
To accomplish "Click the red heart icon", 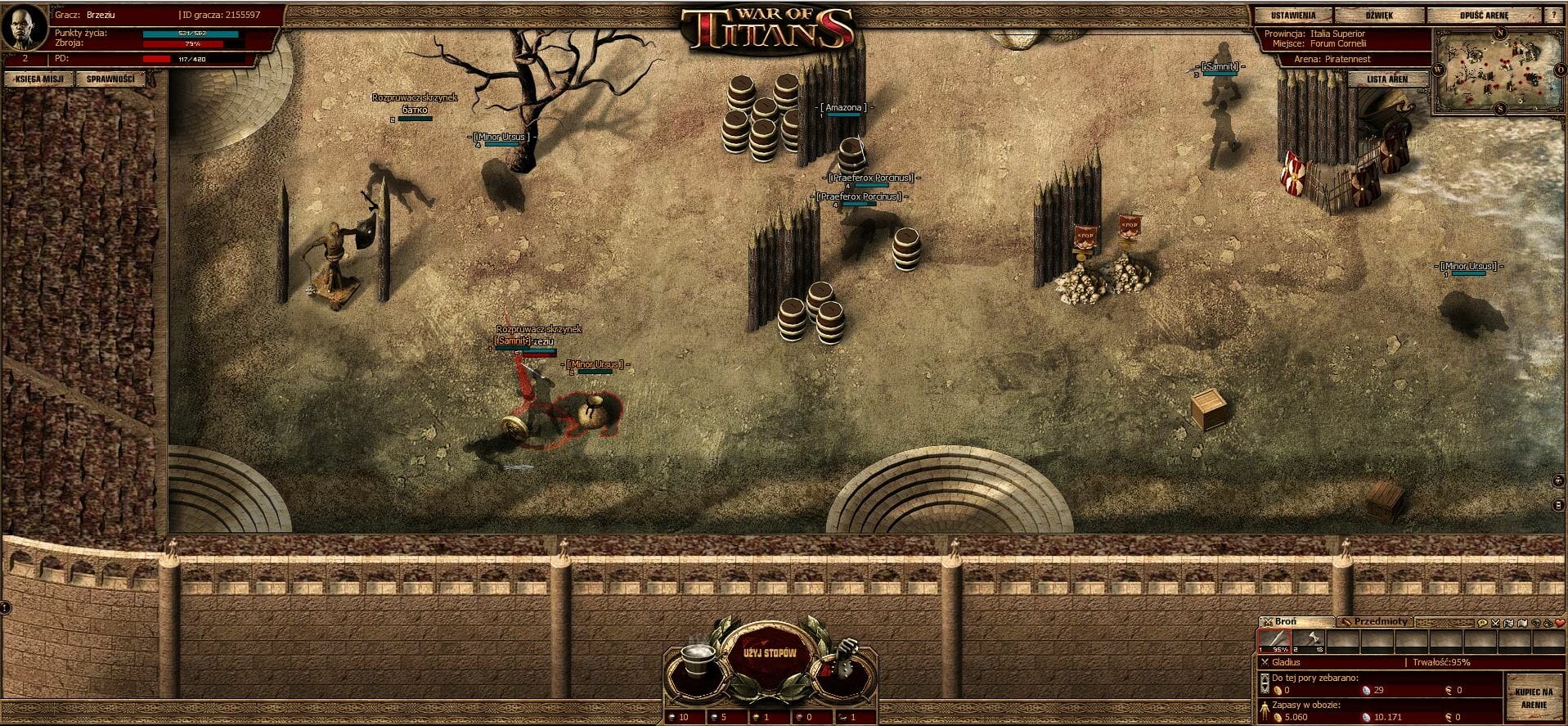I will pyautogui.click(x=1560, y=623).
